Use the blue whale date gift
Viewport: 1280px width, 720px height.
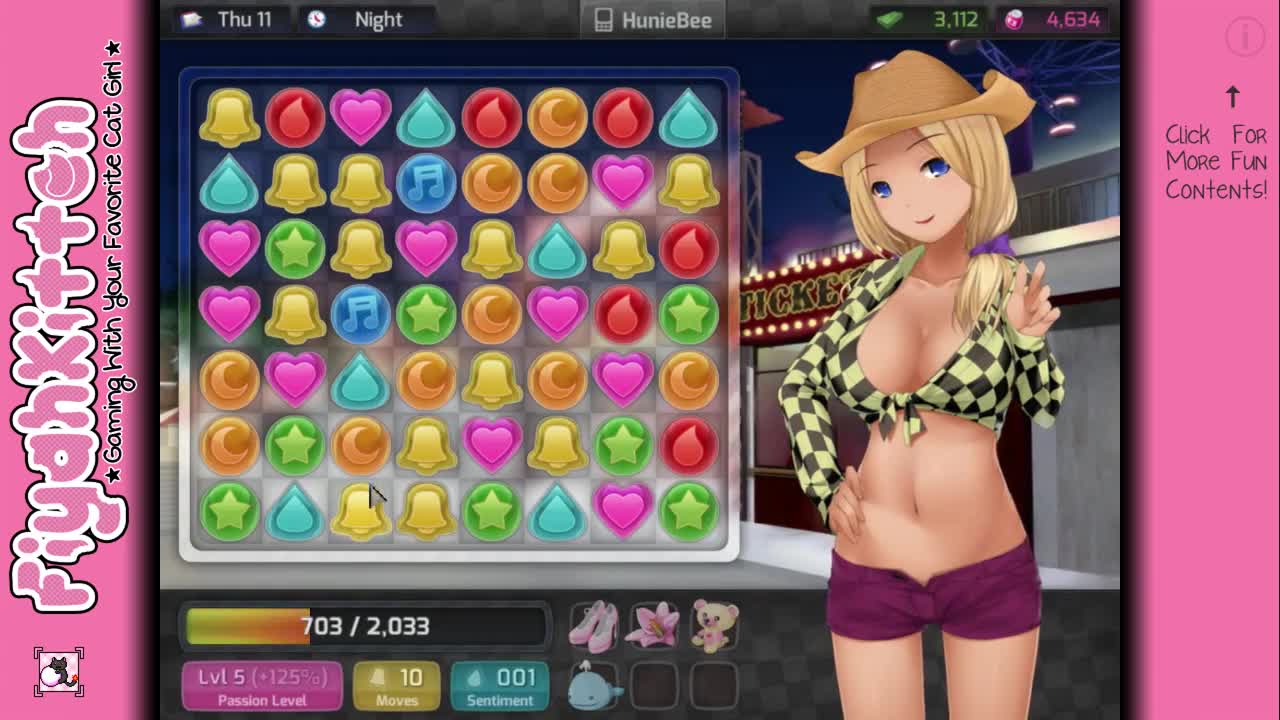coord(594,685)
